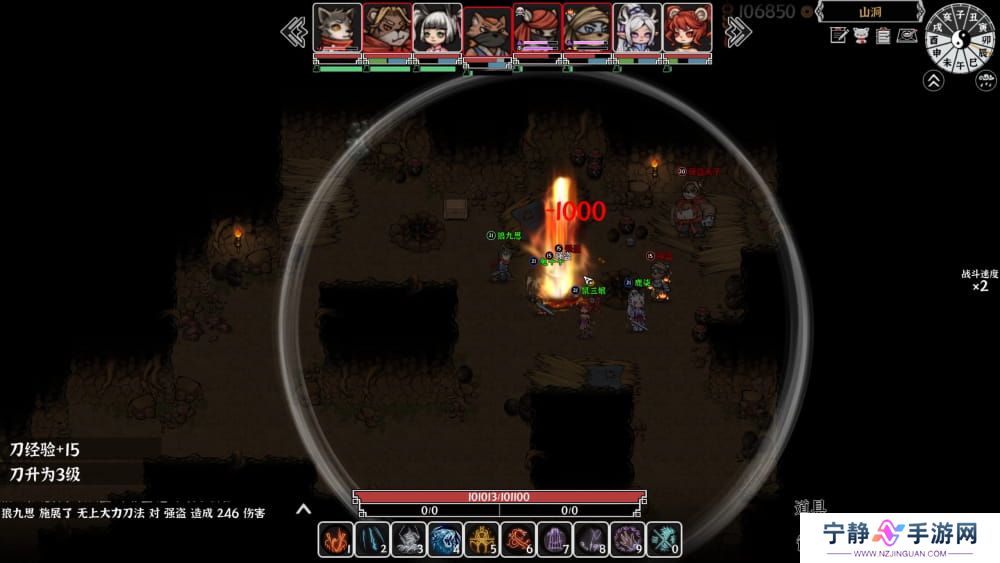This screenshot has width=1000, height=563.
Task: Activate the red serpent skill slot 6
Action: (x=519, y=540)
